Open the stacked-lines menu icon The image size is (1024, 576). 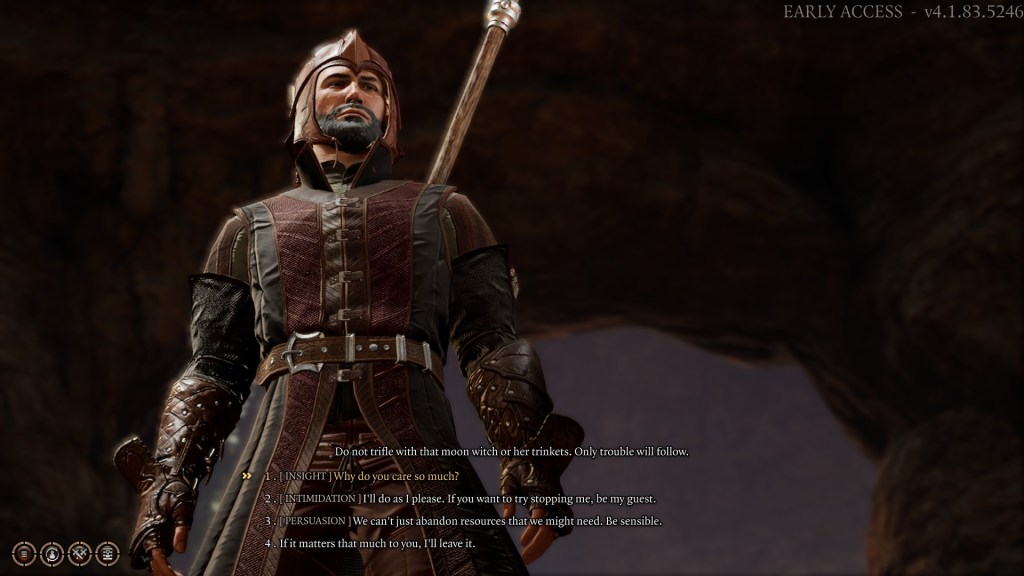(24, 553)
